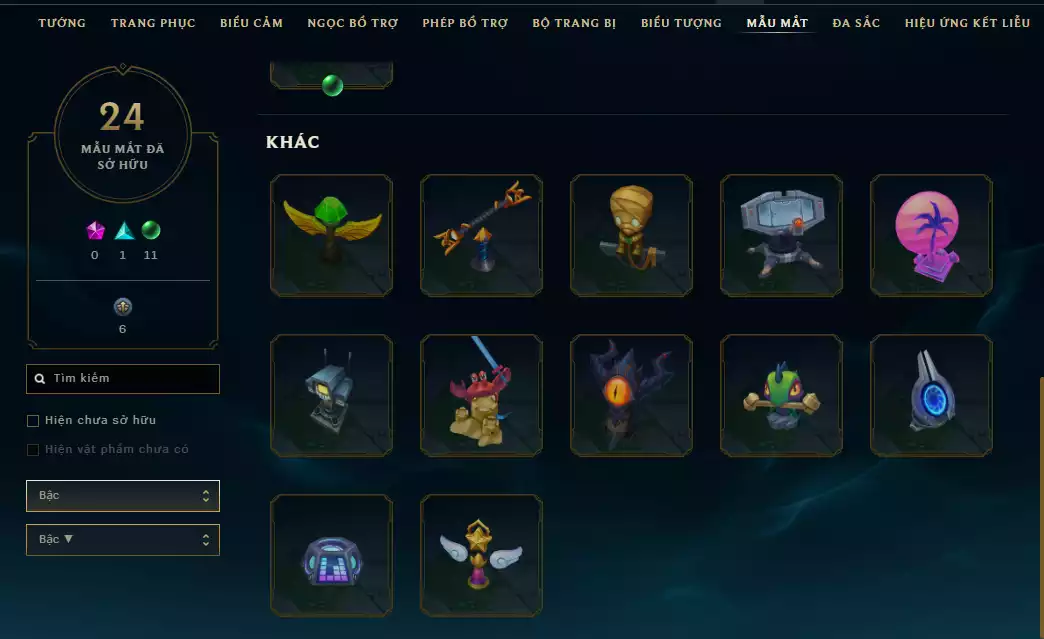The height and width of the screenshot is (639, 1044).
Task: Select the Biểu Cảm tab
Action: click(x=251, y=23)
